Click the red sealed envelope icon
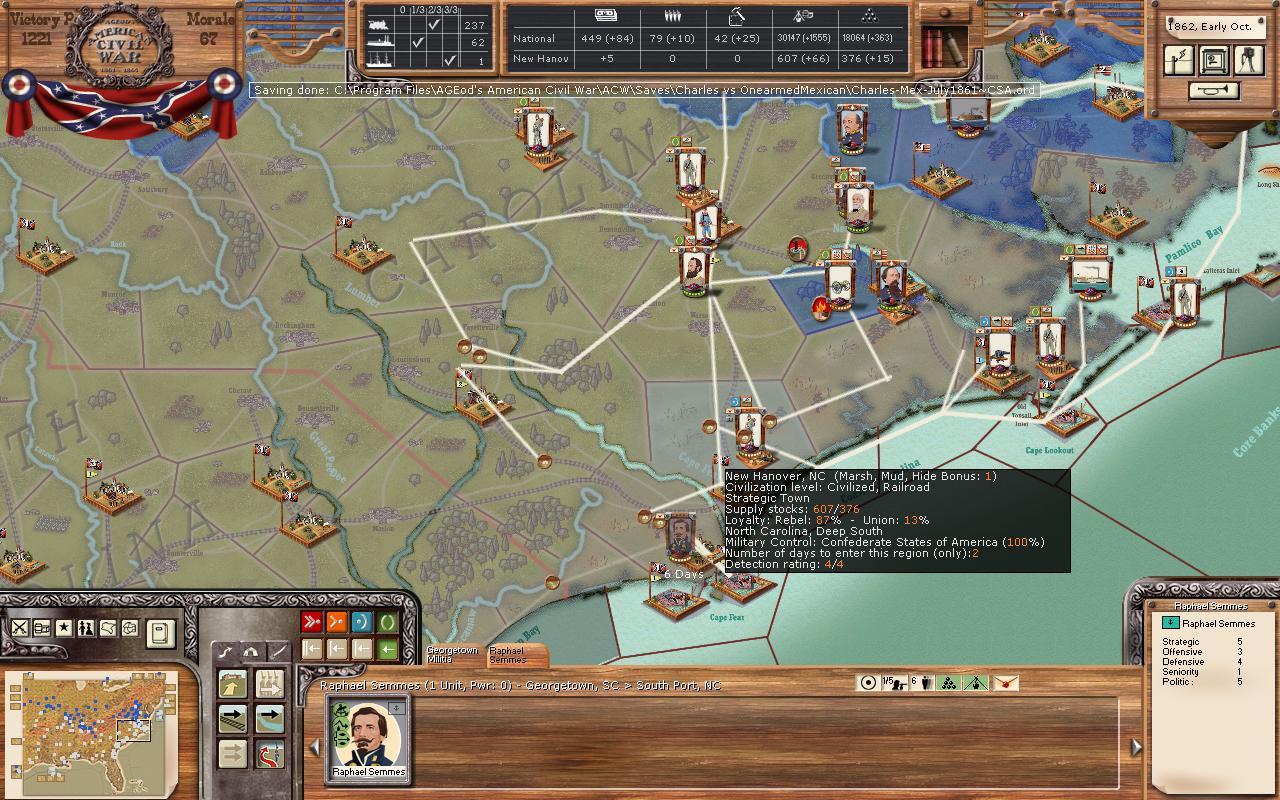This screenshot has height=800, width=1280. pyautogui.click(x=1005, y=683)
